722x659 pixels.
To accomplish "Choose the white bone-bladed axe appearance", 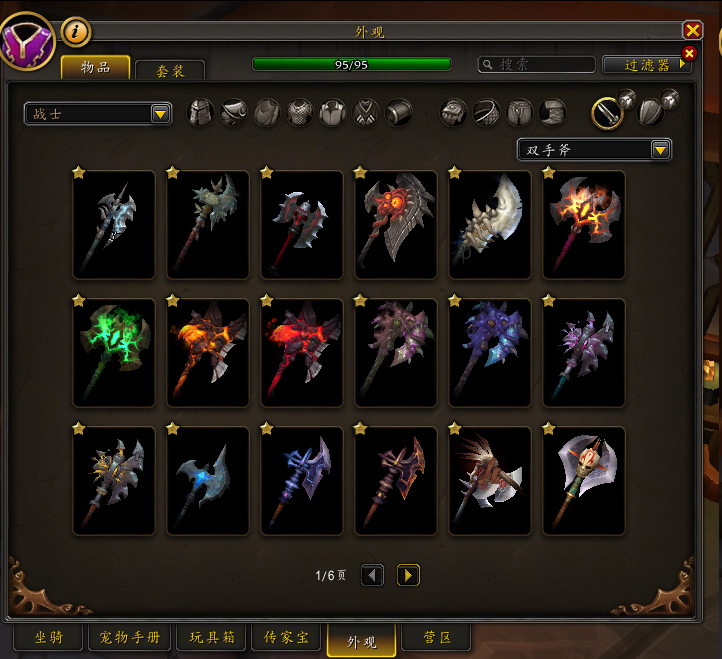I will point(490,224).
